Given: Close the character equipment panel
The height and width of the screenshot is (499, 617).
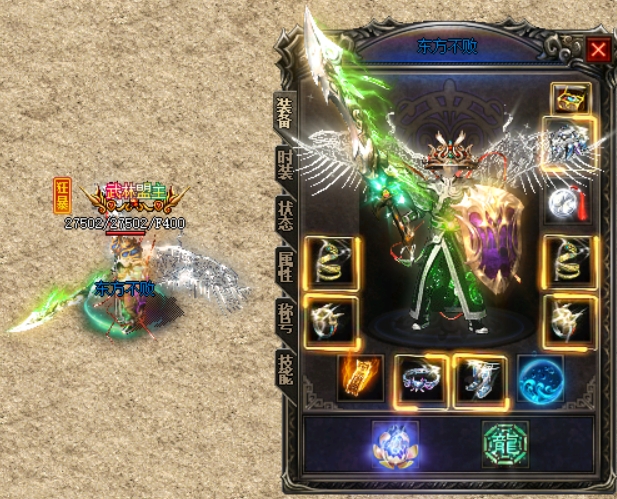Looking at the screenshot, I should pyautogui.click(x=598, y=49).
